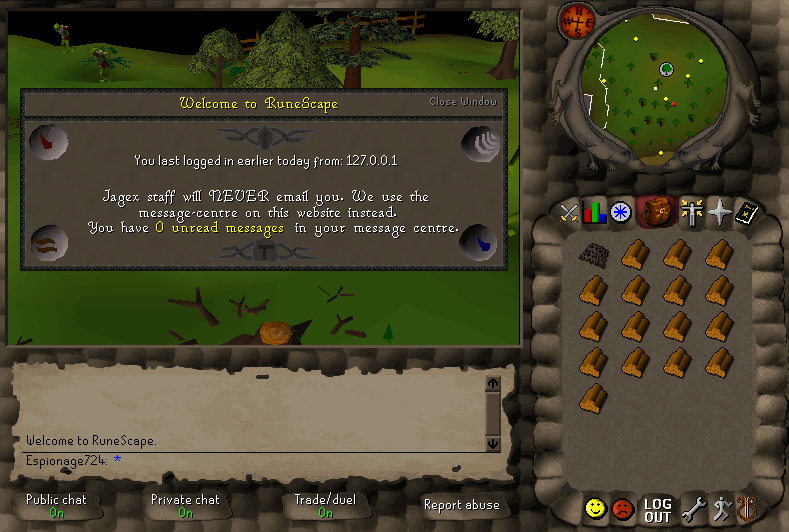789x532 pixels.
Task: Open the ignore list red frowning face
Action: (624, 509)
